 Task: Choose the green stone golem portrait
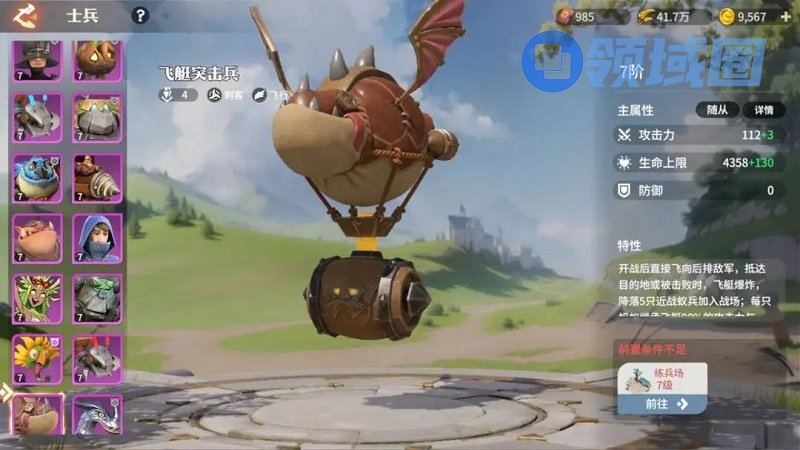coord(97,297)
